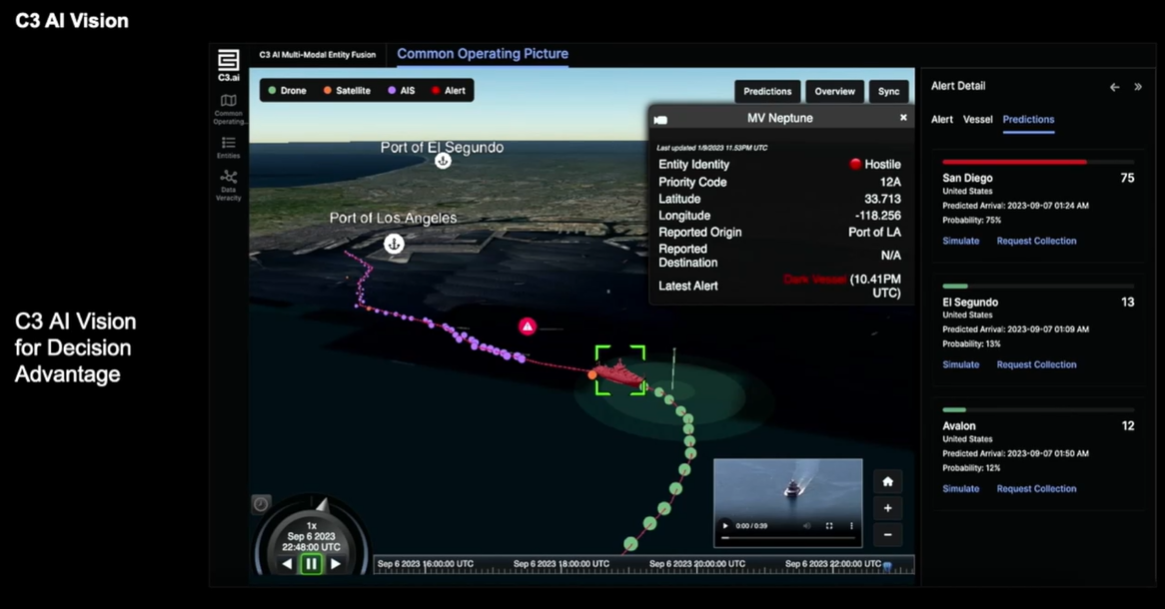Image resolution: width=1165 pixels, height=609 pixels.
Task: Open the Entities sidebar view
Action: click(229, 147)
